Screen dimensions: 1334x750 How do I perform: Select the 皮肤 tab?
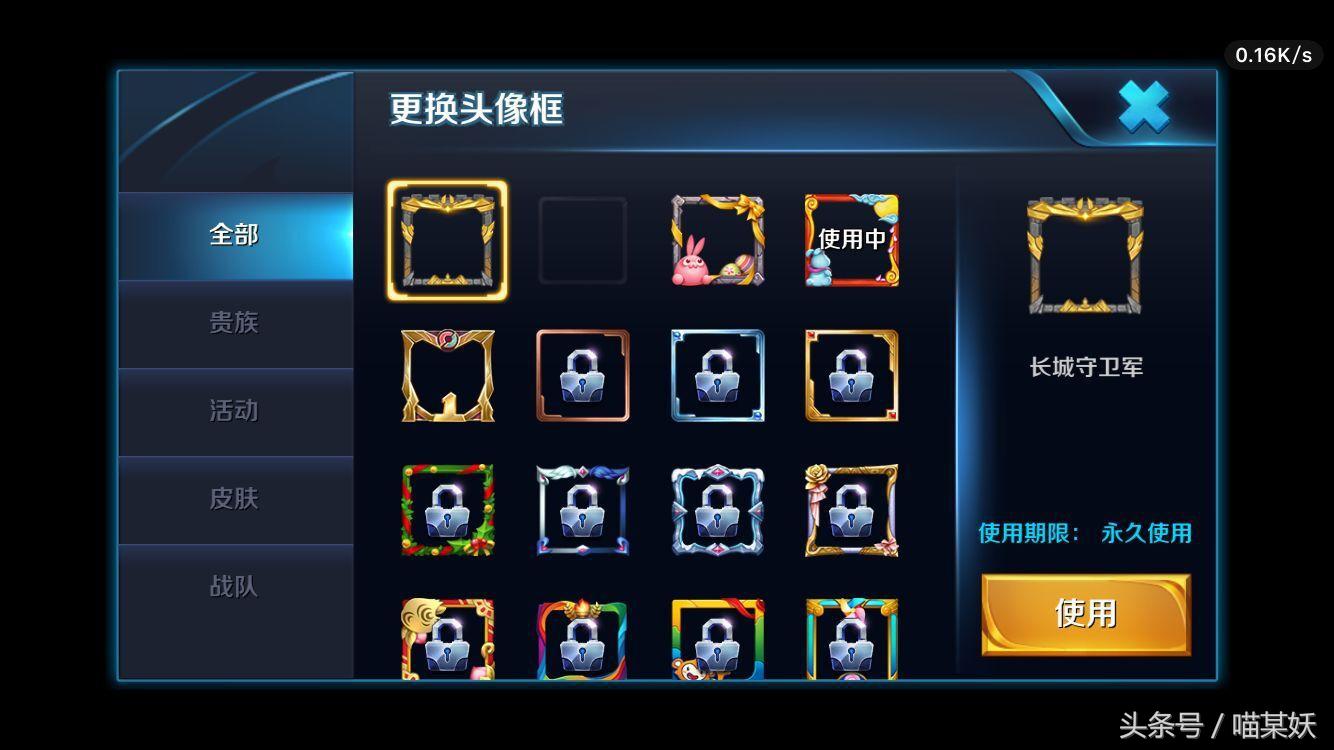pos(234,499)
